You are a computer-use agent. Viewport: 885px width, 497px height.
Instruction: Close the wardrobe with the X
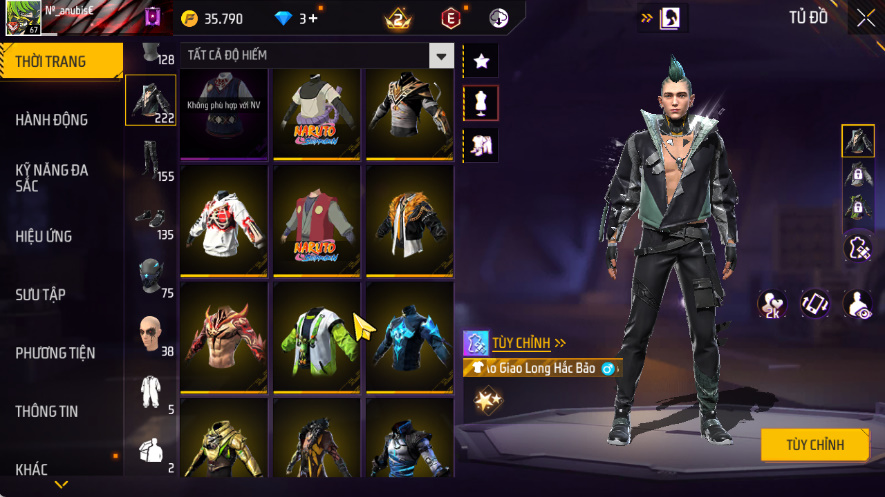[865, 18]
